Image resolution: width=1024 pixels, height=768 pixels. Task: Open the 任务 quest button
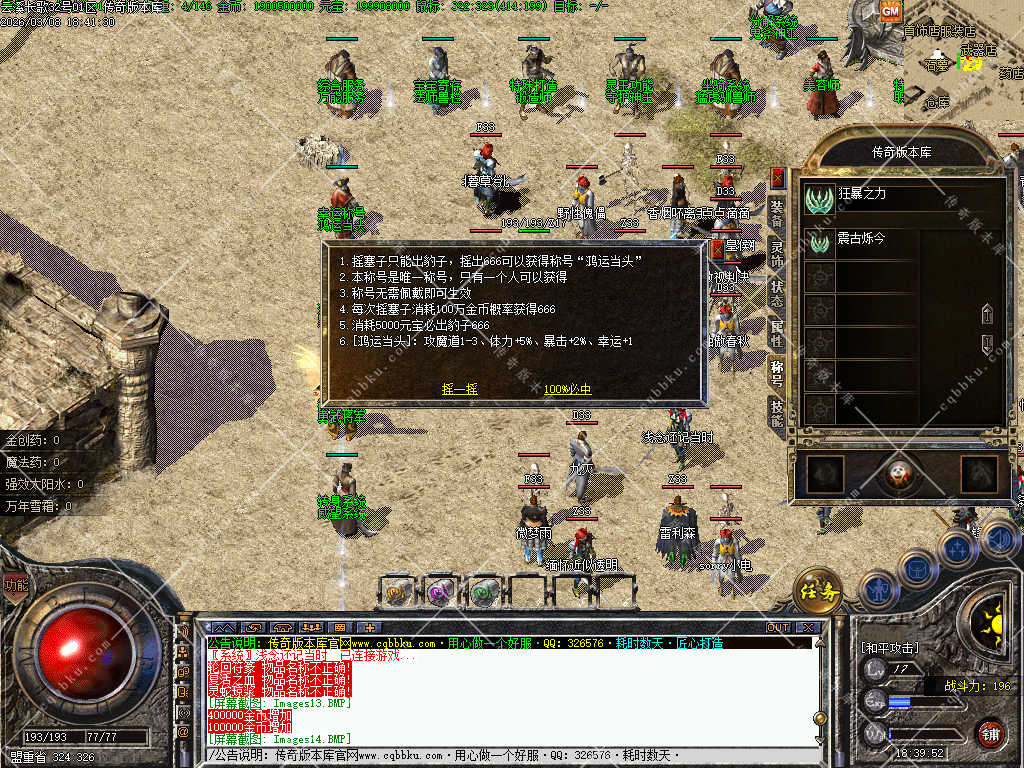pos(817,592)
